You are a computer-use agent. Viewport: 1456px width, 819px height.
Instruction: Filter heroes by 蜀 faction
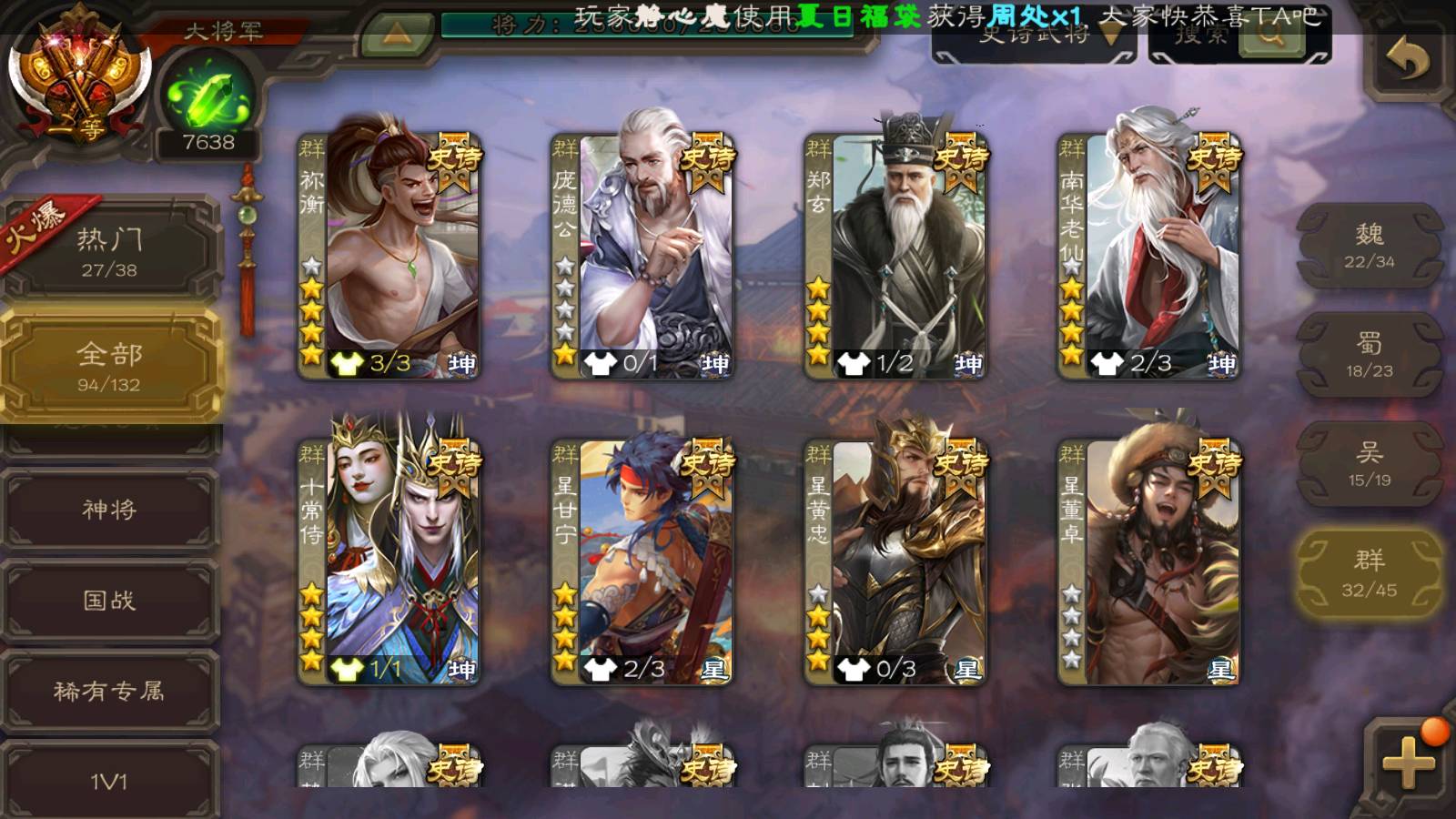point(1369,355)
